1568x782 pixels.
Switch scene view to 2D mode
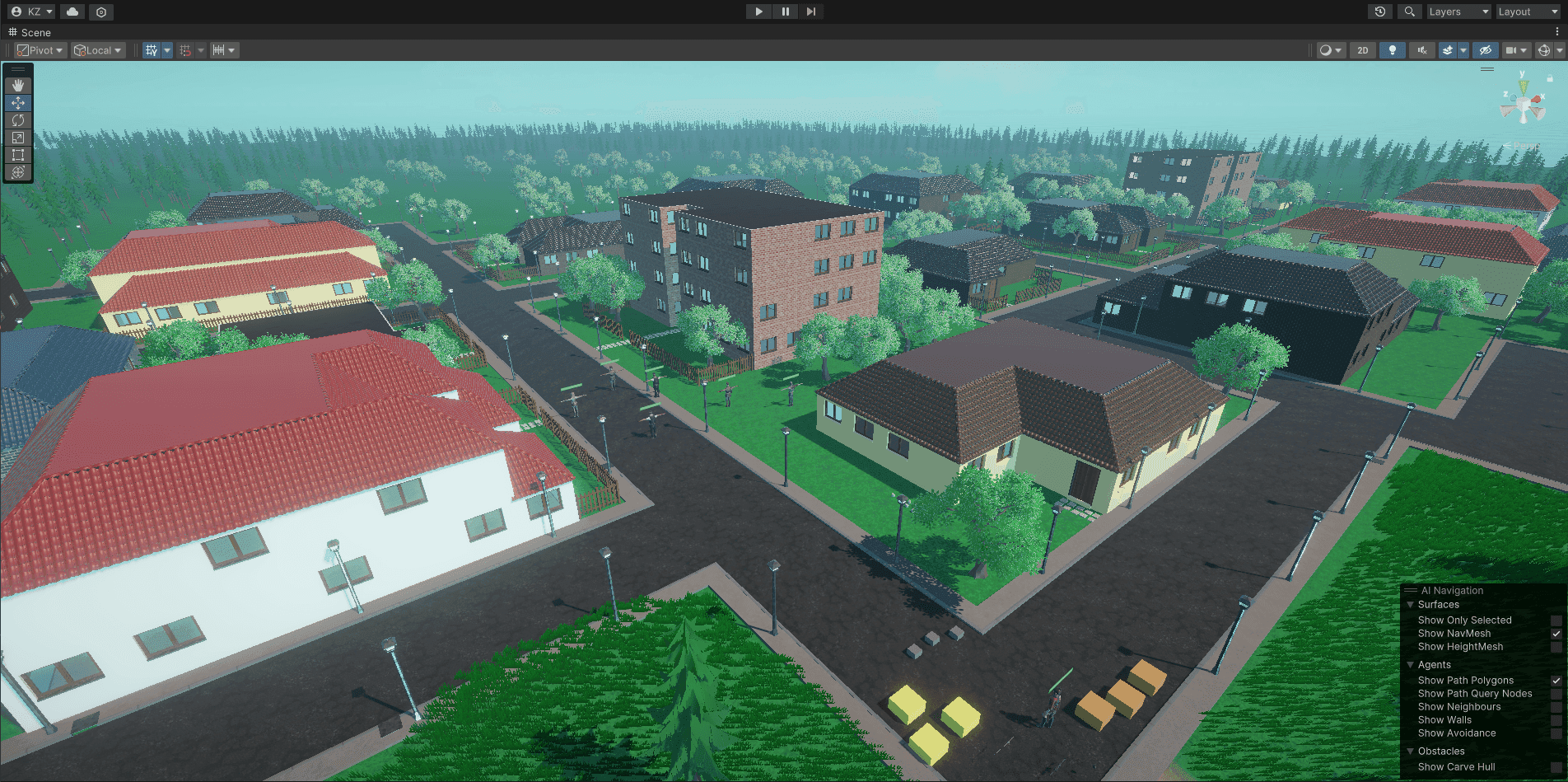click(x=1362, y=50)
